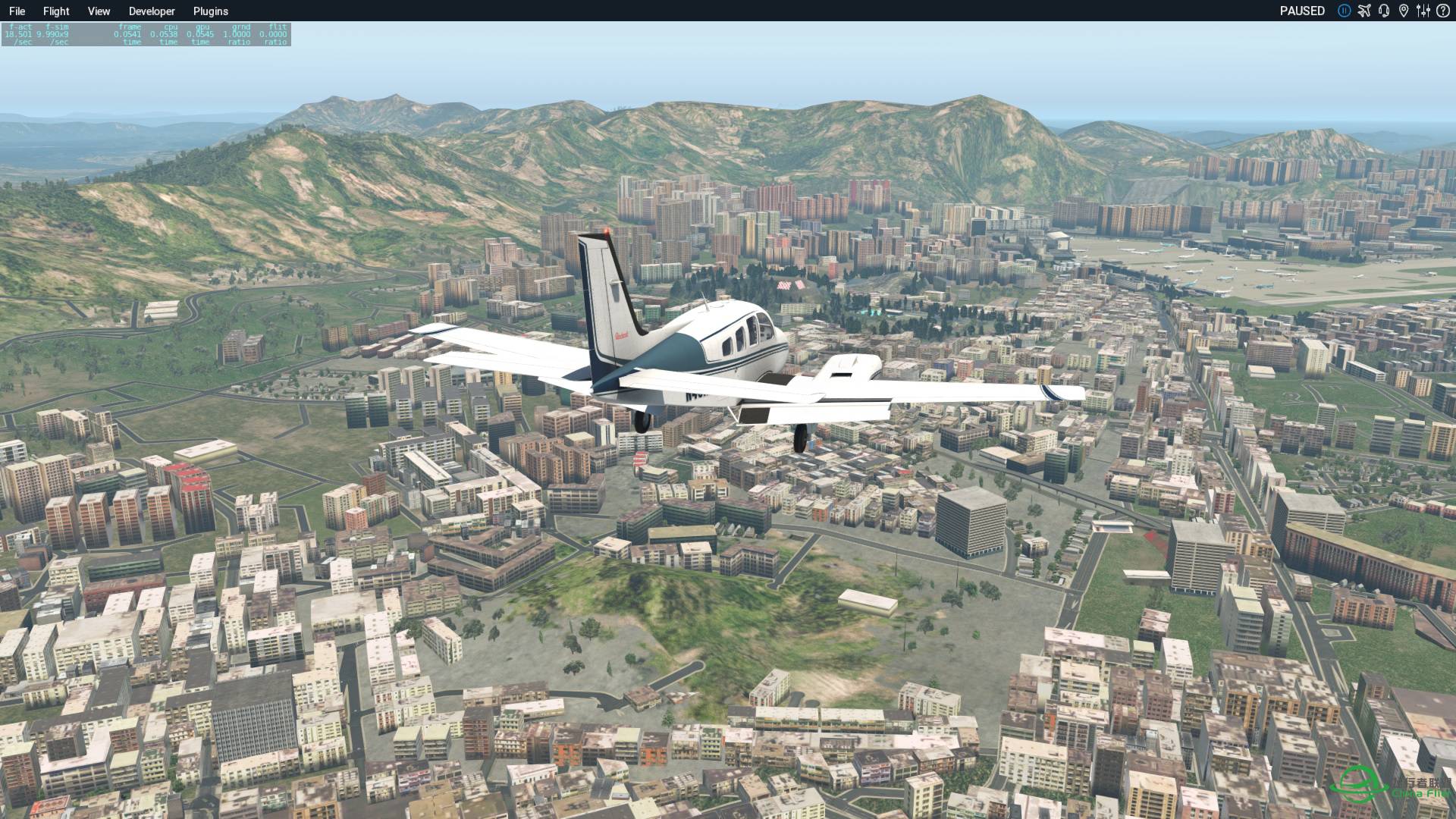
Task: Open the View menu dropdown
Action: (x=99, y=11)
